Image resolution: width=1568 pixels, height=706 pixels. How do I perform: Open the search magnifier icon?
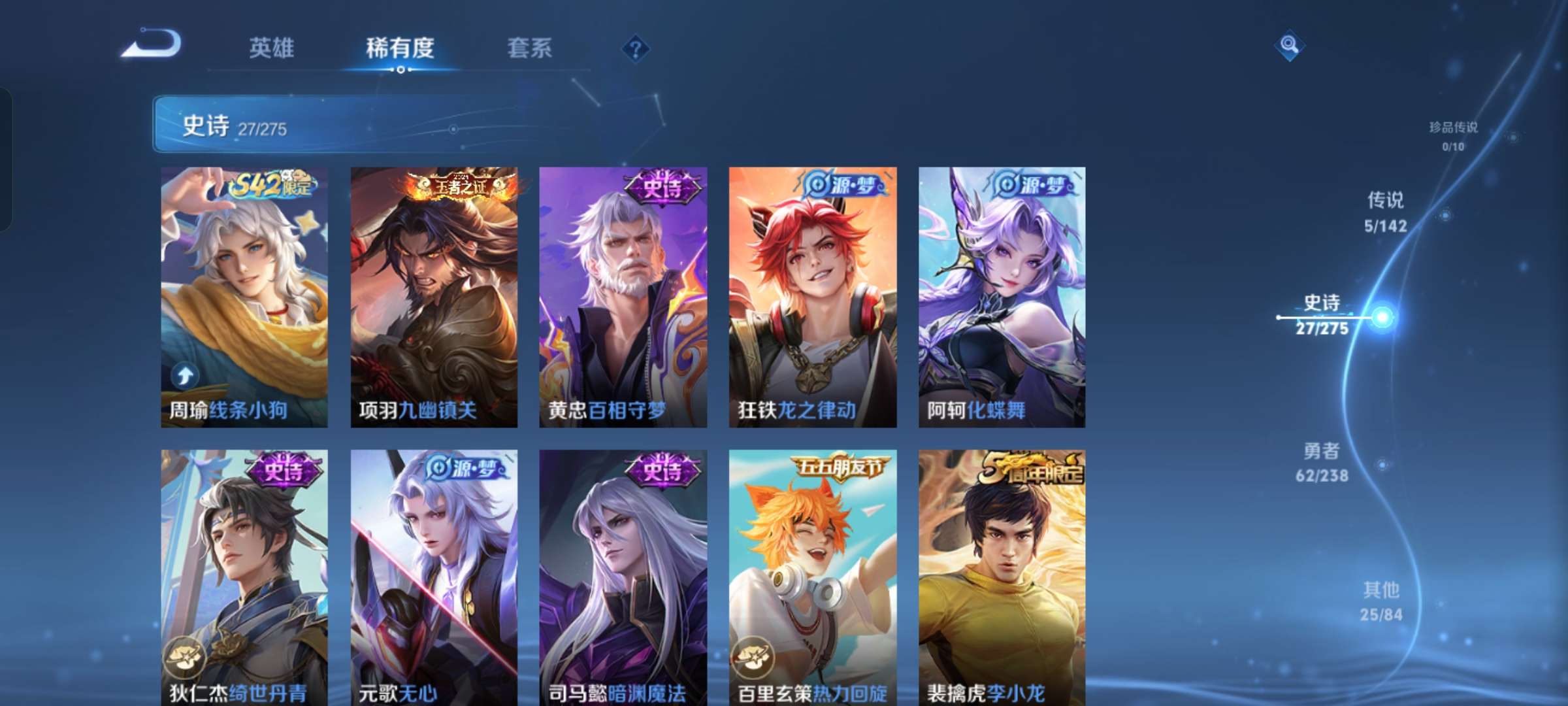pyautogui.click(x=1290, y=46)
